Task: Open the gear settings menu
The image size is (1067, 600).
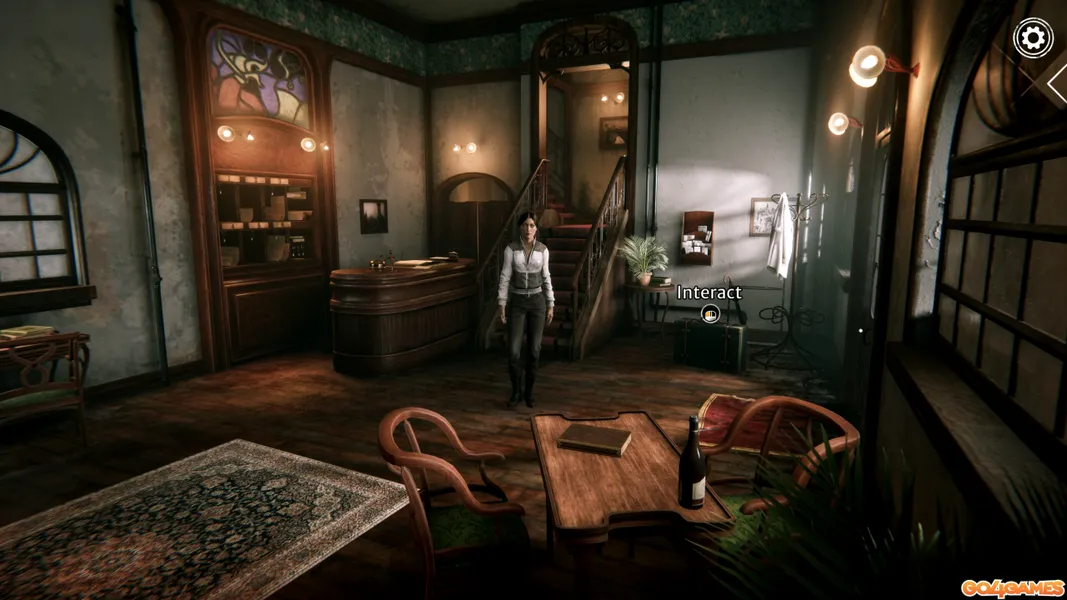Action: click(x=1033, y=38)
